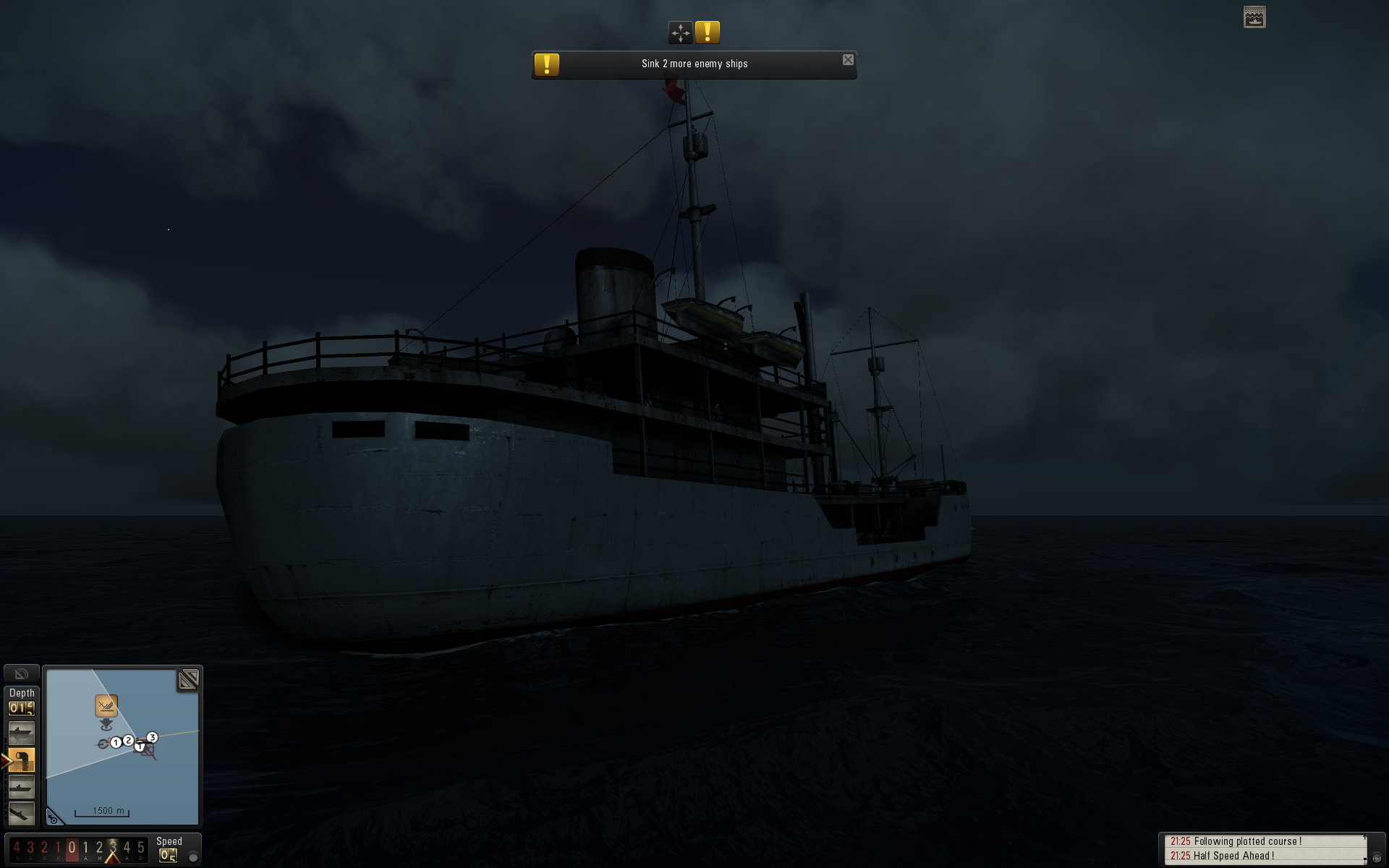
Task: Click the Depth counter readout
Action: (x=22, y=707)
